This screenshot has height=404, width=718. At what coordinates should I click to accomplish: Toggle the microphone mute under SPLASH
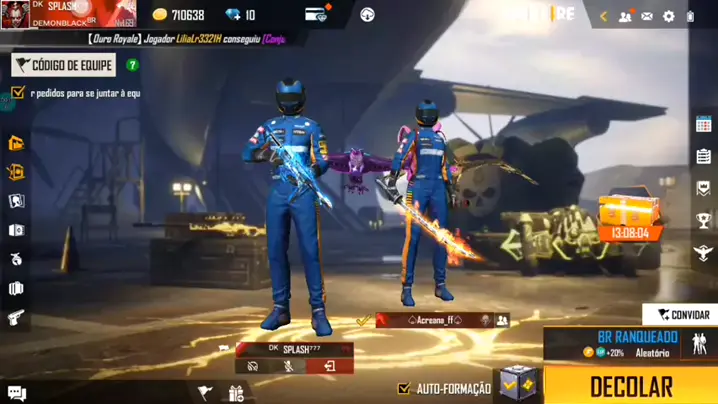[x=289, y=366]
